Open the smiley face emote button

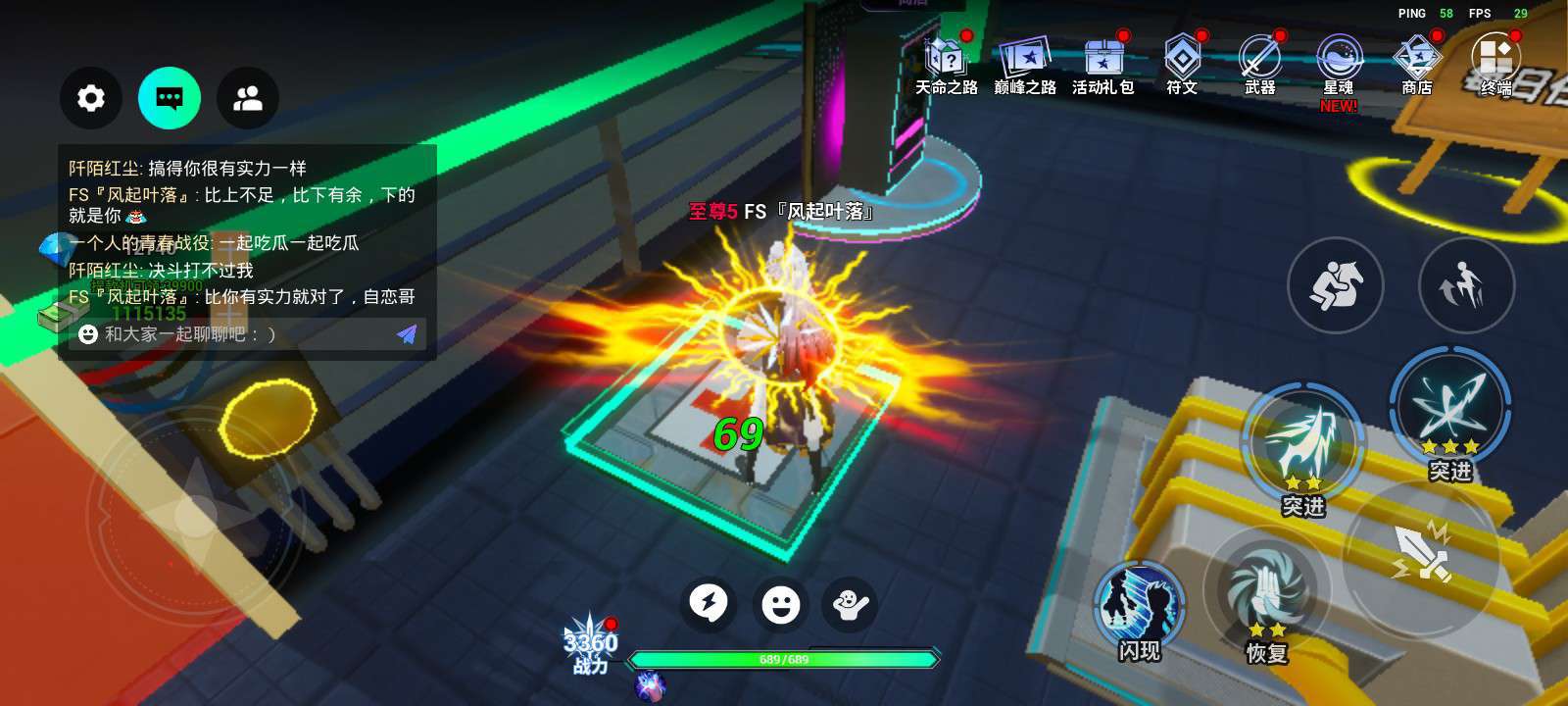pyautogui.click(x=781, y=604)
